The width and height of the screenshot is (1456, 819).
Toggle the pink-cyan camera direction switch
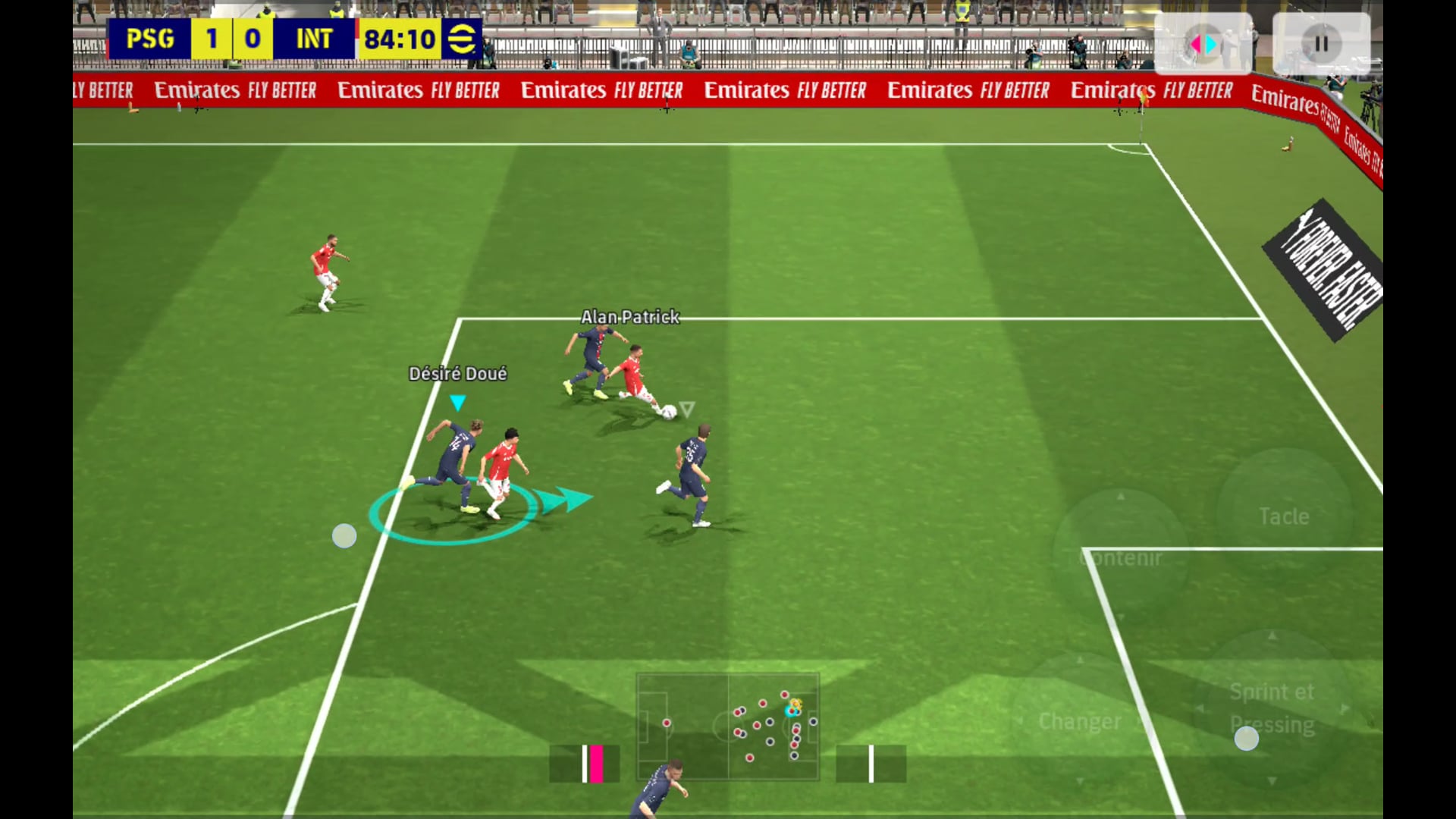click(x=1204, y=44)
